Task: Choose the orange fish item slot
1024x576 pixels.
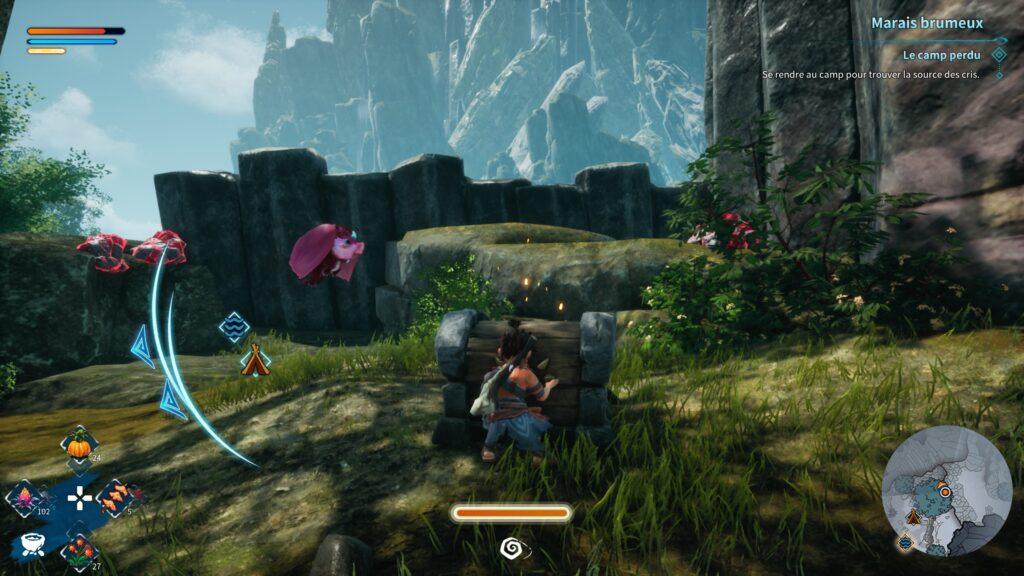Action: (117, 495)
